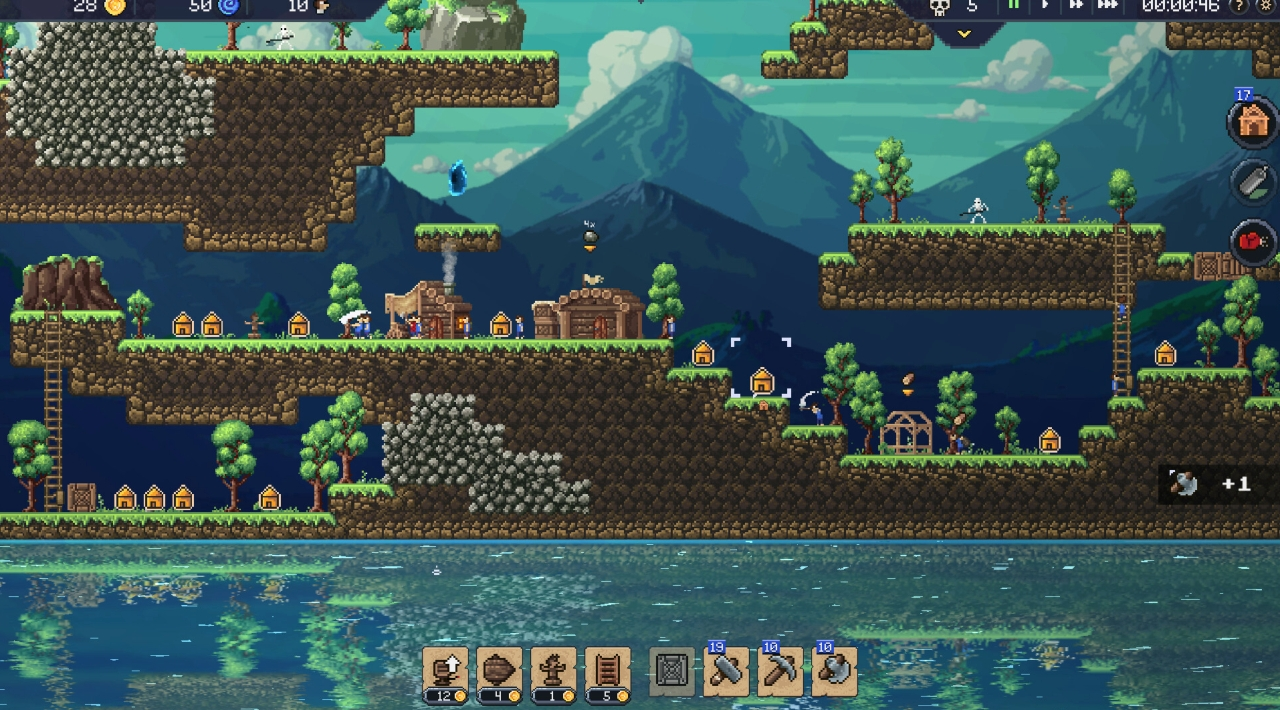Pause the game with the green pause button

tap(1013, 5)
